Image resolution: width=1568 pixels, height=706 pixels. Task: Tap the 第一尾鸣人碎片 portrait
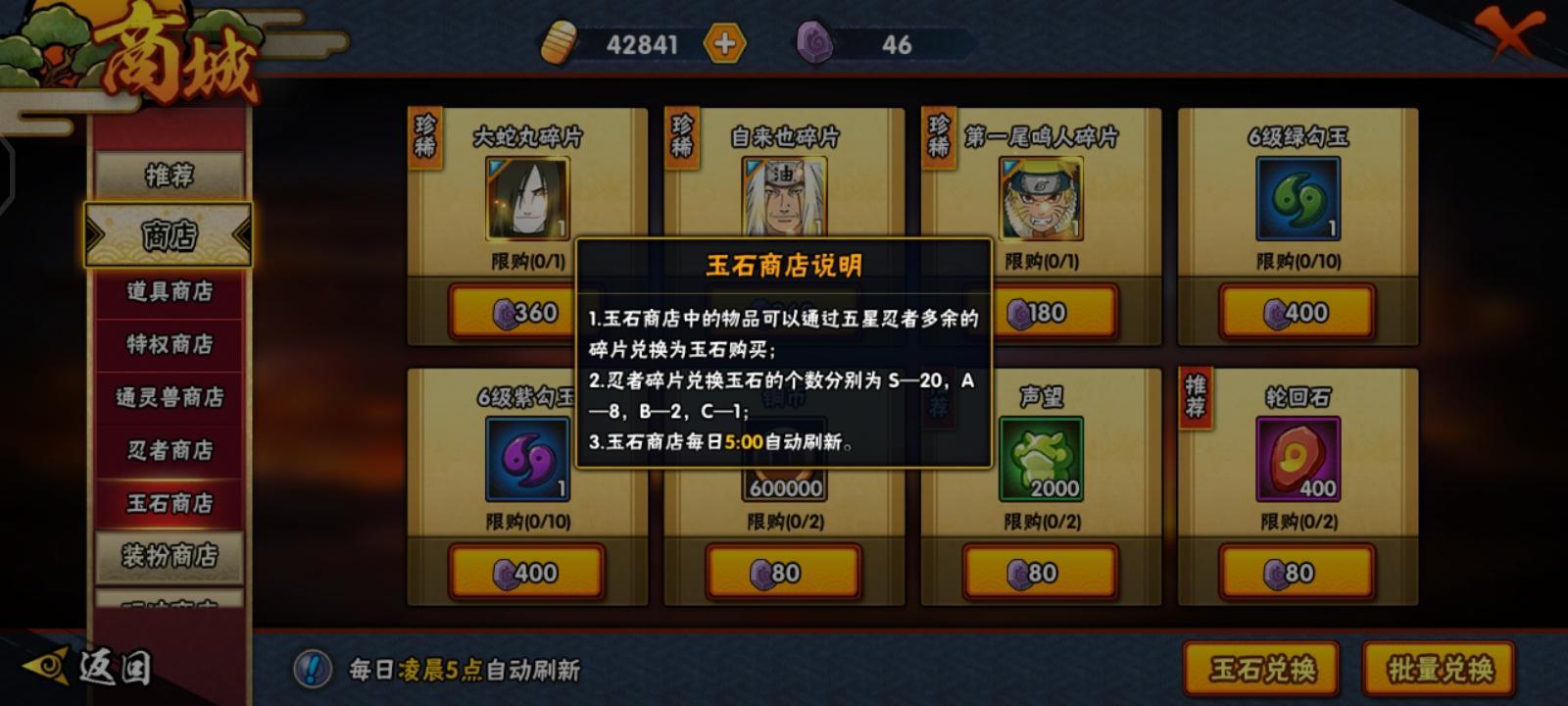tap(1041, 199)
